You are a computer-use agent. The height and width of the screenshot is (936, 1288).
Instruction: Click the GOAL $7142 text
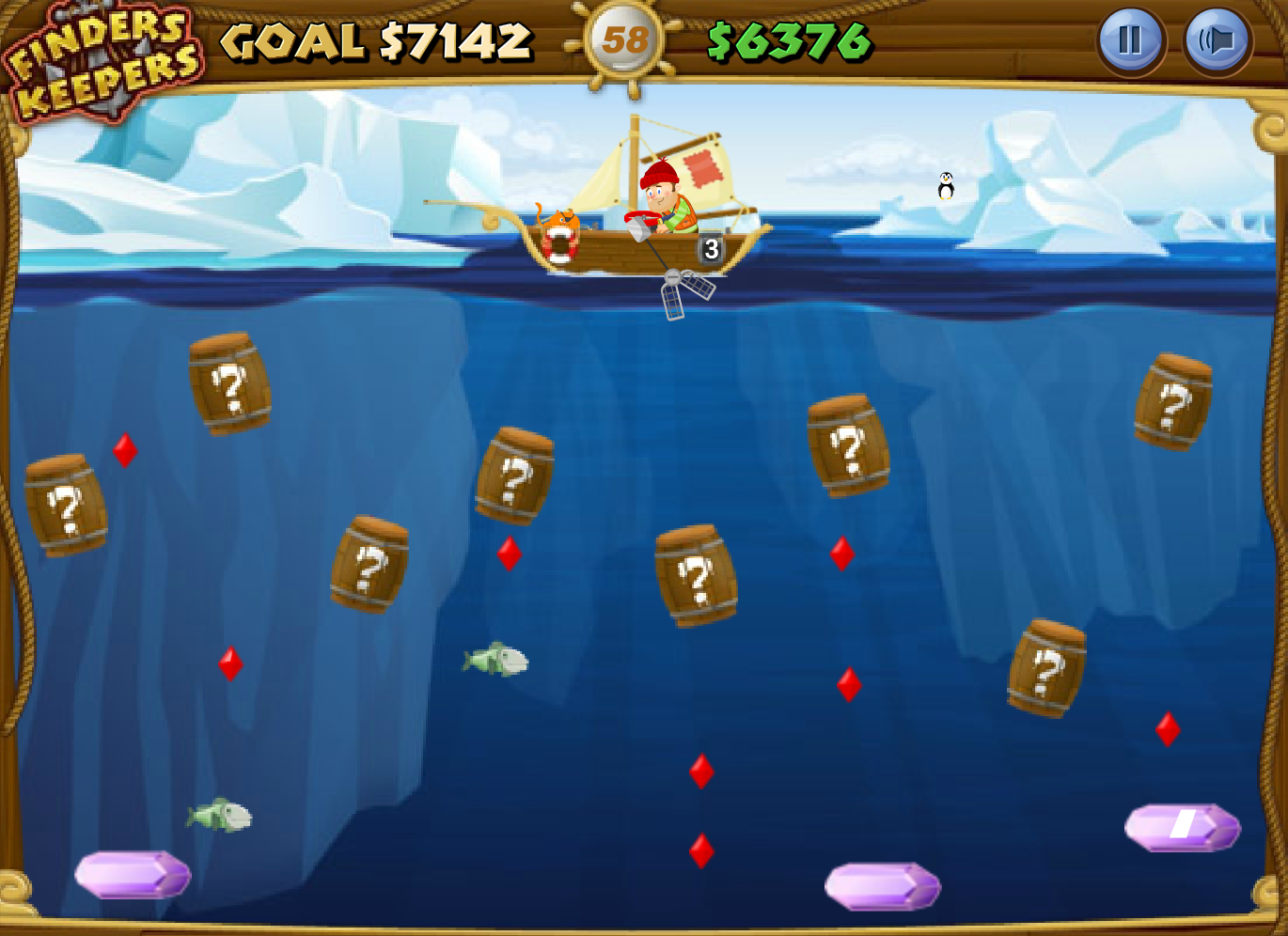[374, 41]
